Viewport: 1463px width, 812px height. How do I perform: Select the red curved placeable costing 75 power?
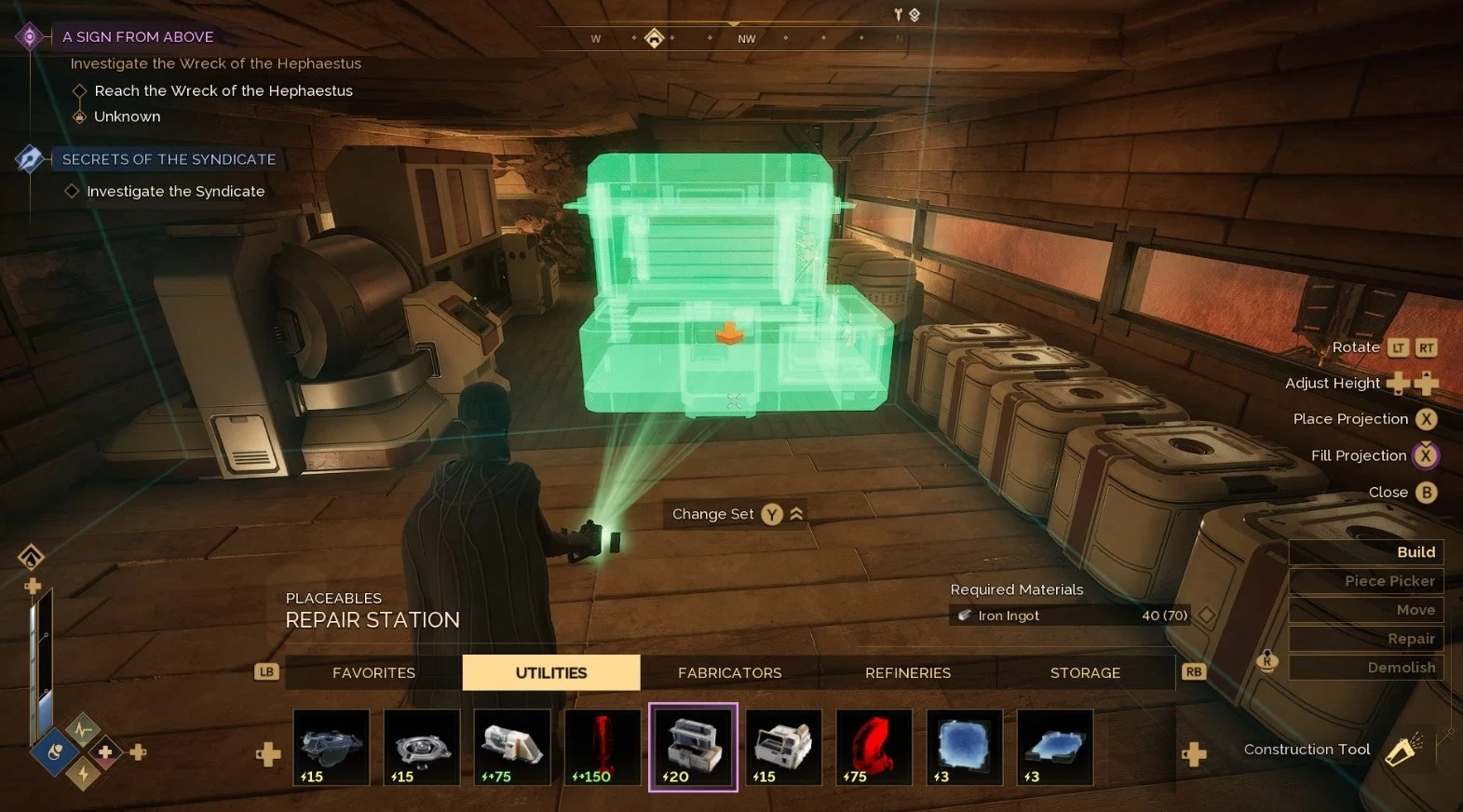[874, 747]
